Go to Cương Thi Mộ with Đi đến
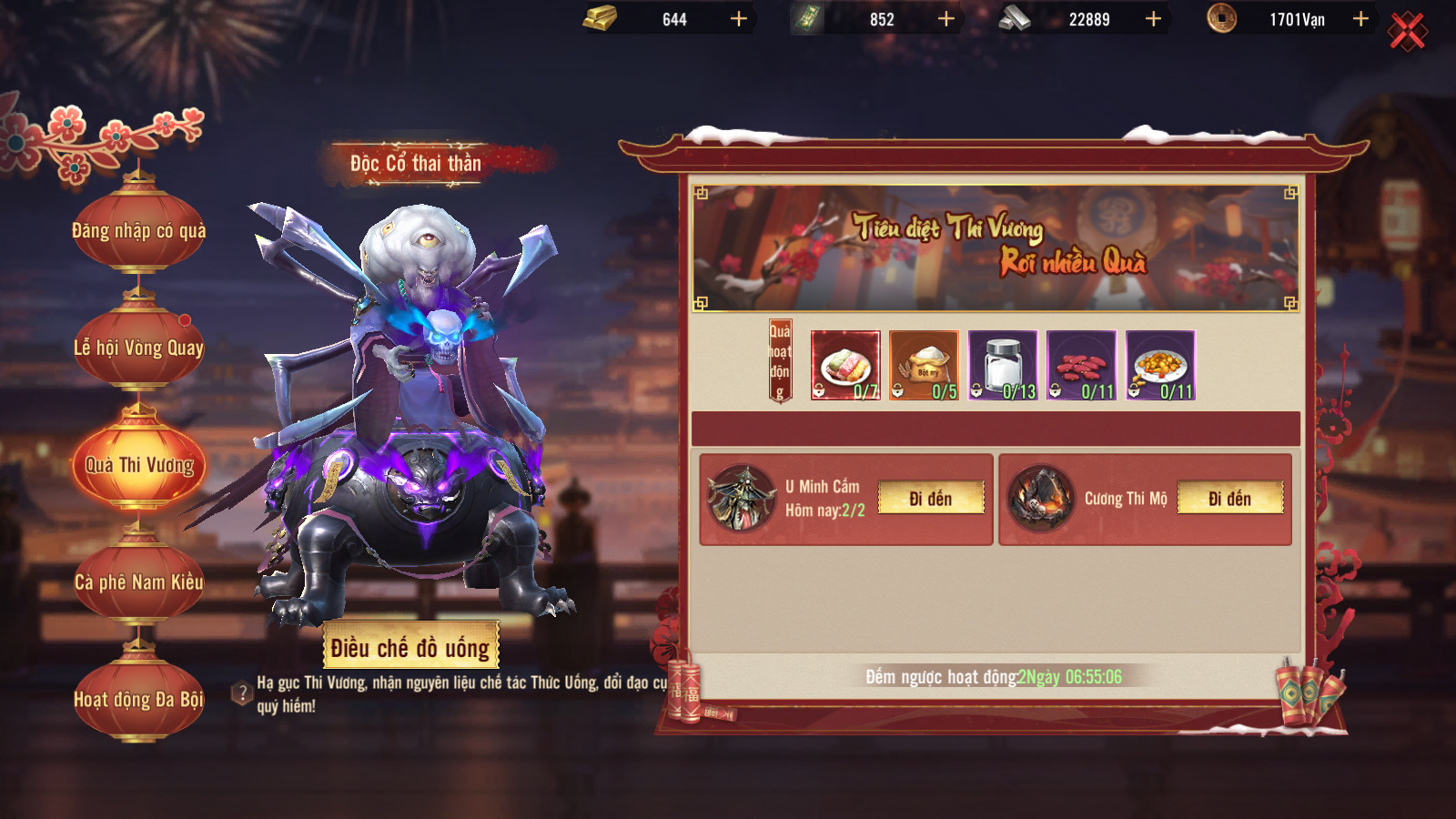1456x819 pixels. coord(1229,499)
